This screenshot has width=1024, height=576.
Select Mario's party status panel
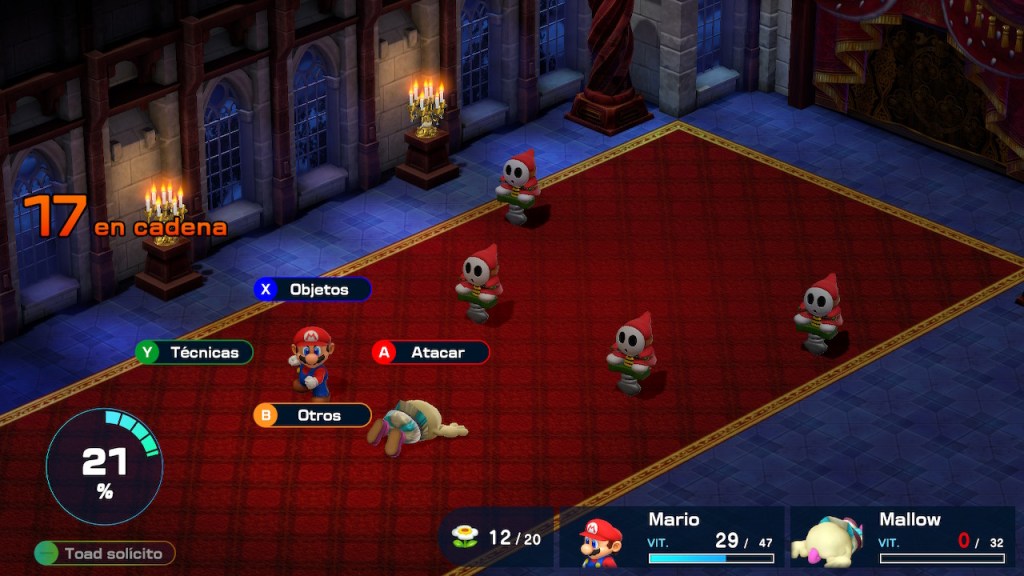click(672, 537)
